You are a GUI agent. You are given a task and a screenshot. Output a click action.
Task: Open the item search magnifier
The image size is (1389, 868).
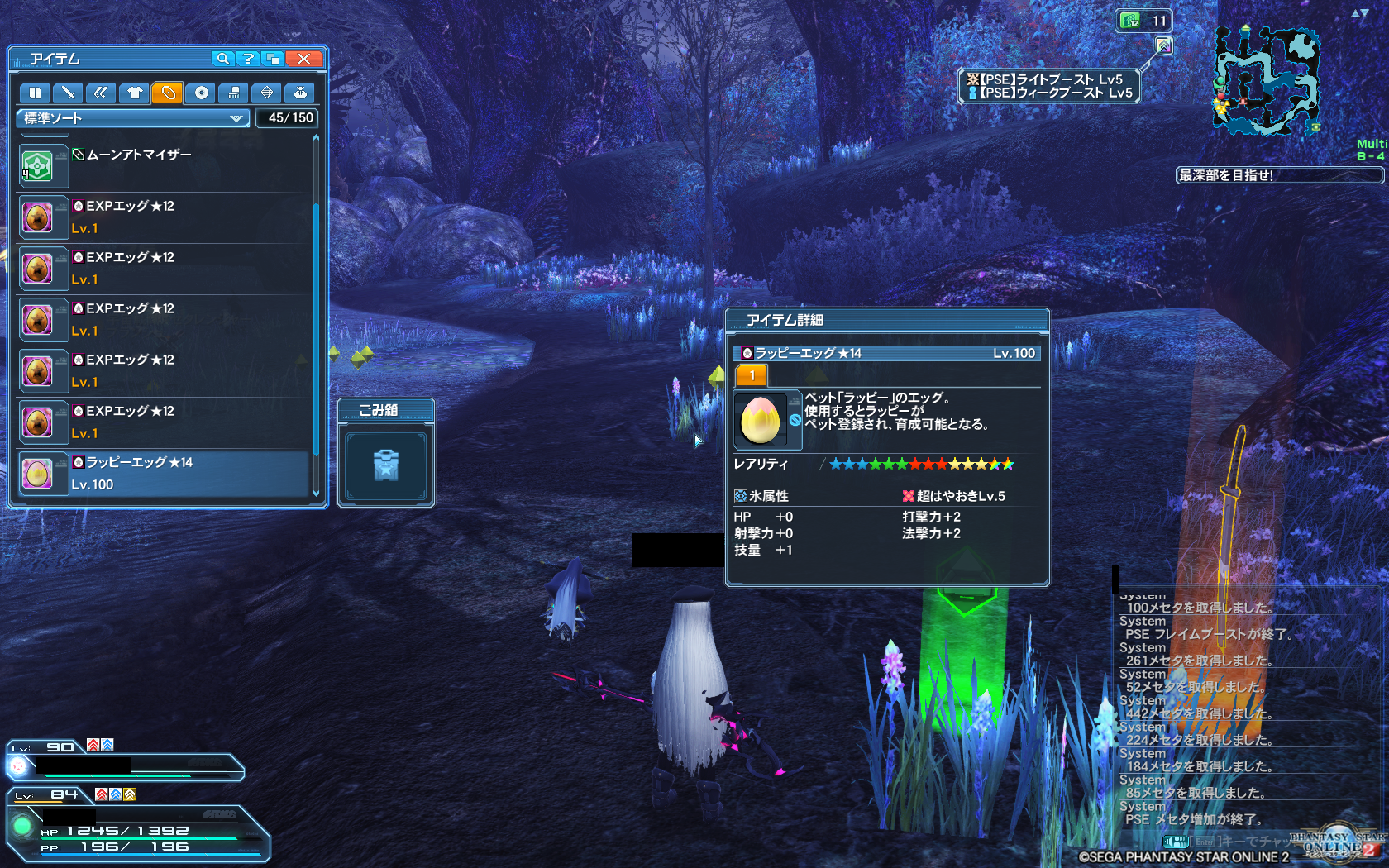(x=222, y=59)
